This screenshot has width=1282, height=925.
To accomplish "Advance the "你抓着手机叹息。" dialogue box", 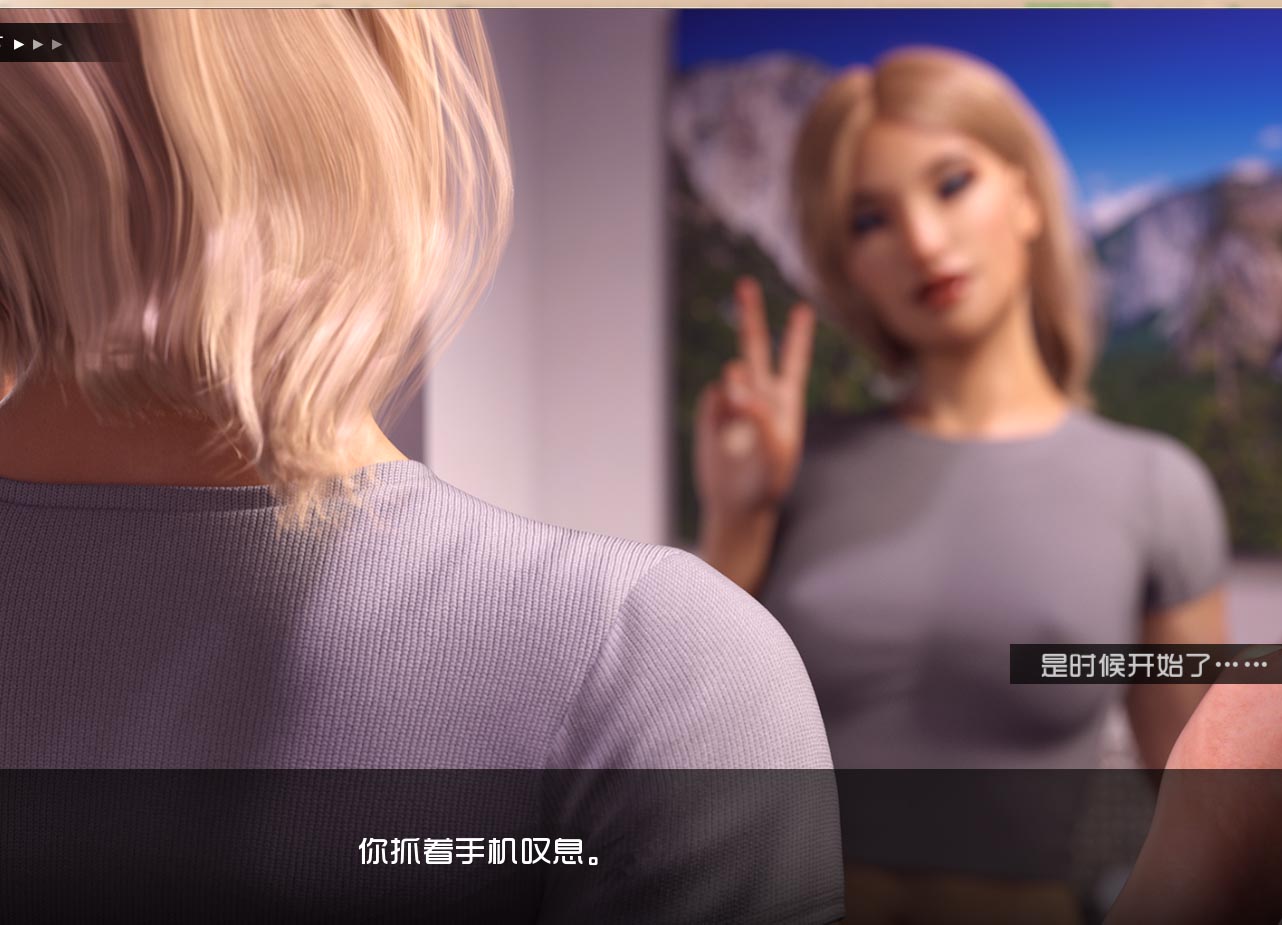I will coord(482,850).
